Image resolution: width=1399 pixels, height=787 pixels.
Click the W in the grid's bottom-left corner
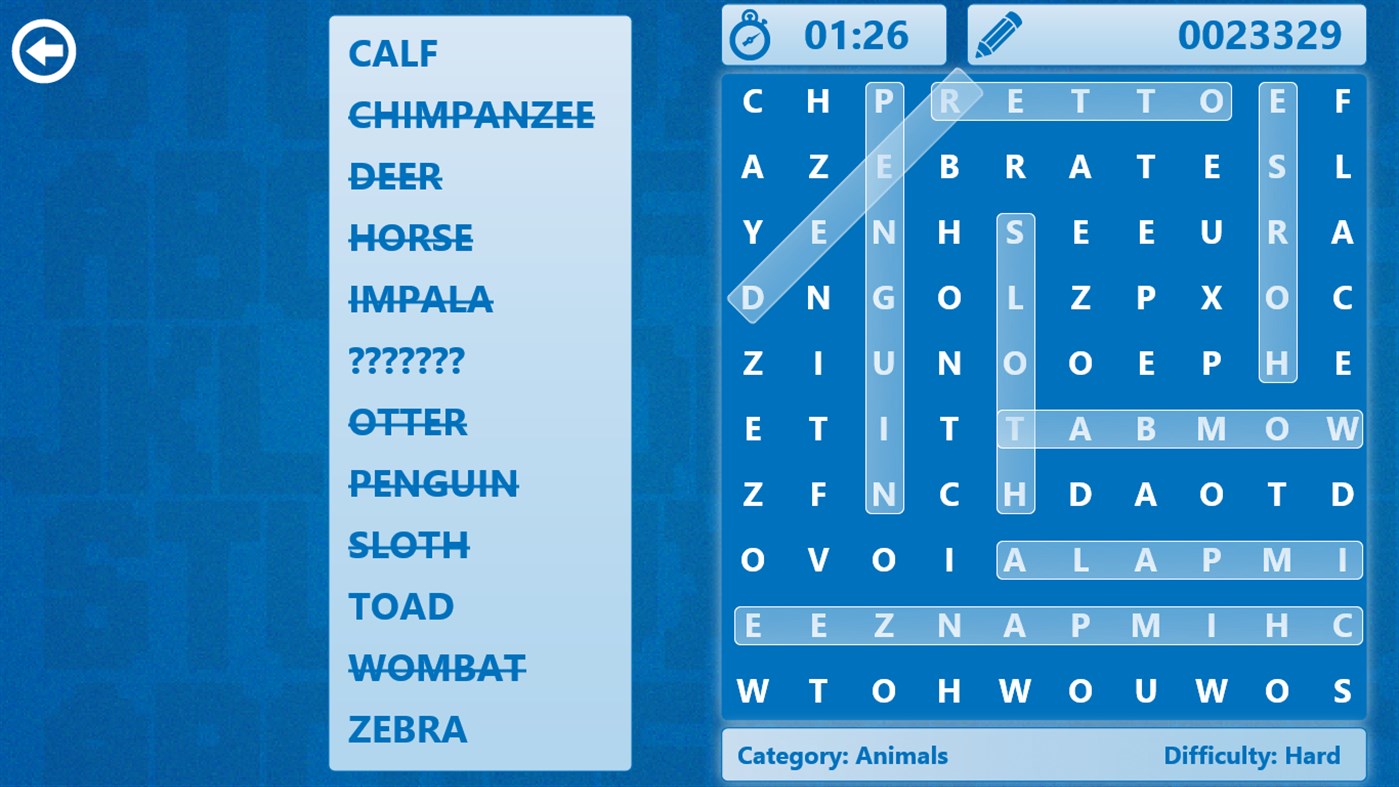click(752, 691)
